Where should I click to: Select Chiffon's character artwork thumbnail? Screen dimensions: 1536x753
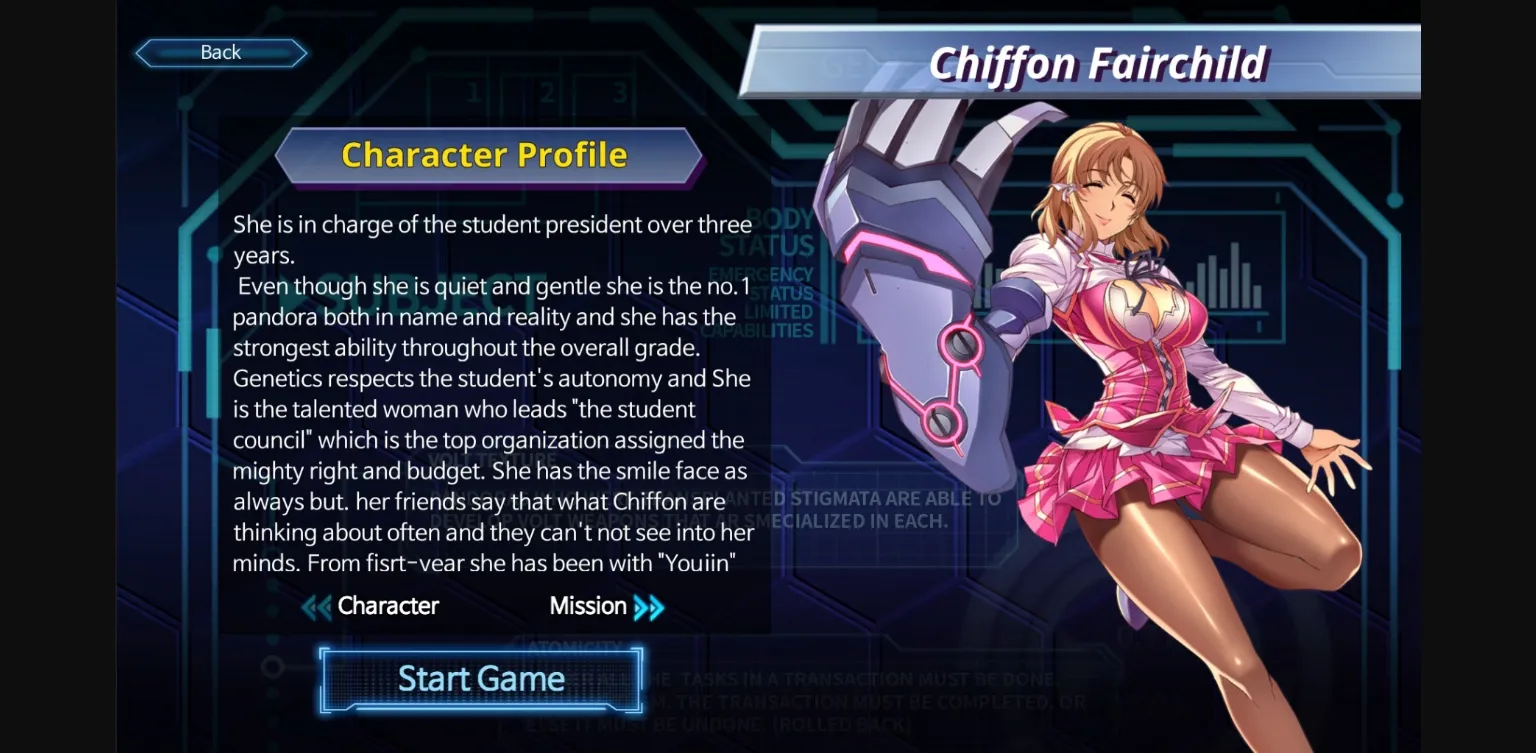pyautogui.click(x=1130, y=400)
